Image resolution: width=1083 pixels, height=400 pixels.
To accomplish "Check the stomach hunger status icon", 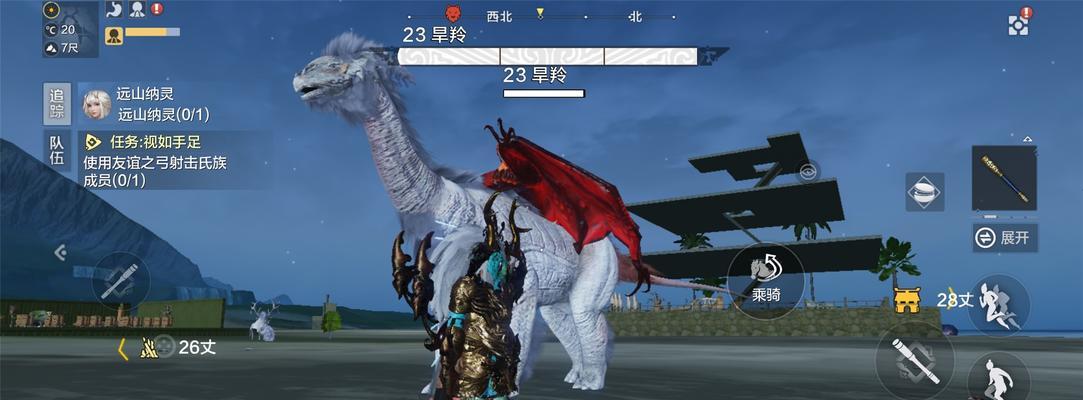I will pos(113,10).
